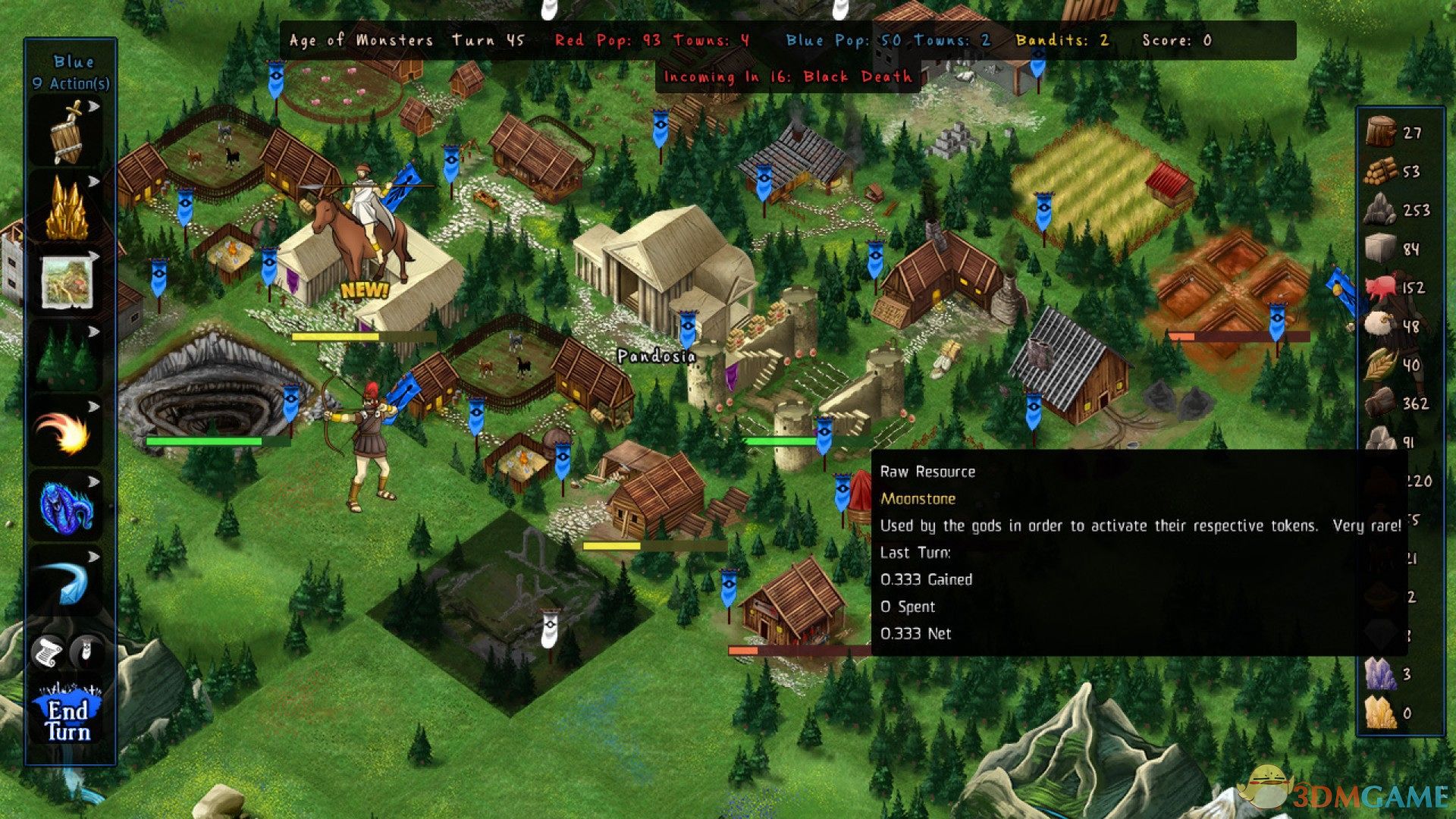
Task: Activate the blue crystal swoosh power
Action: [x=67, y=580]
